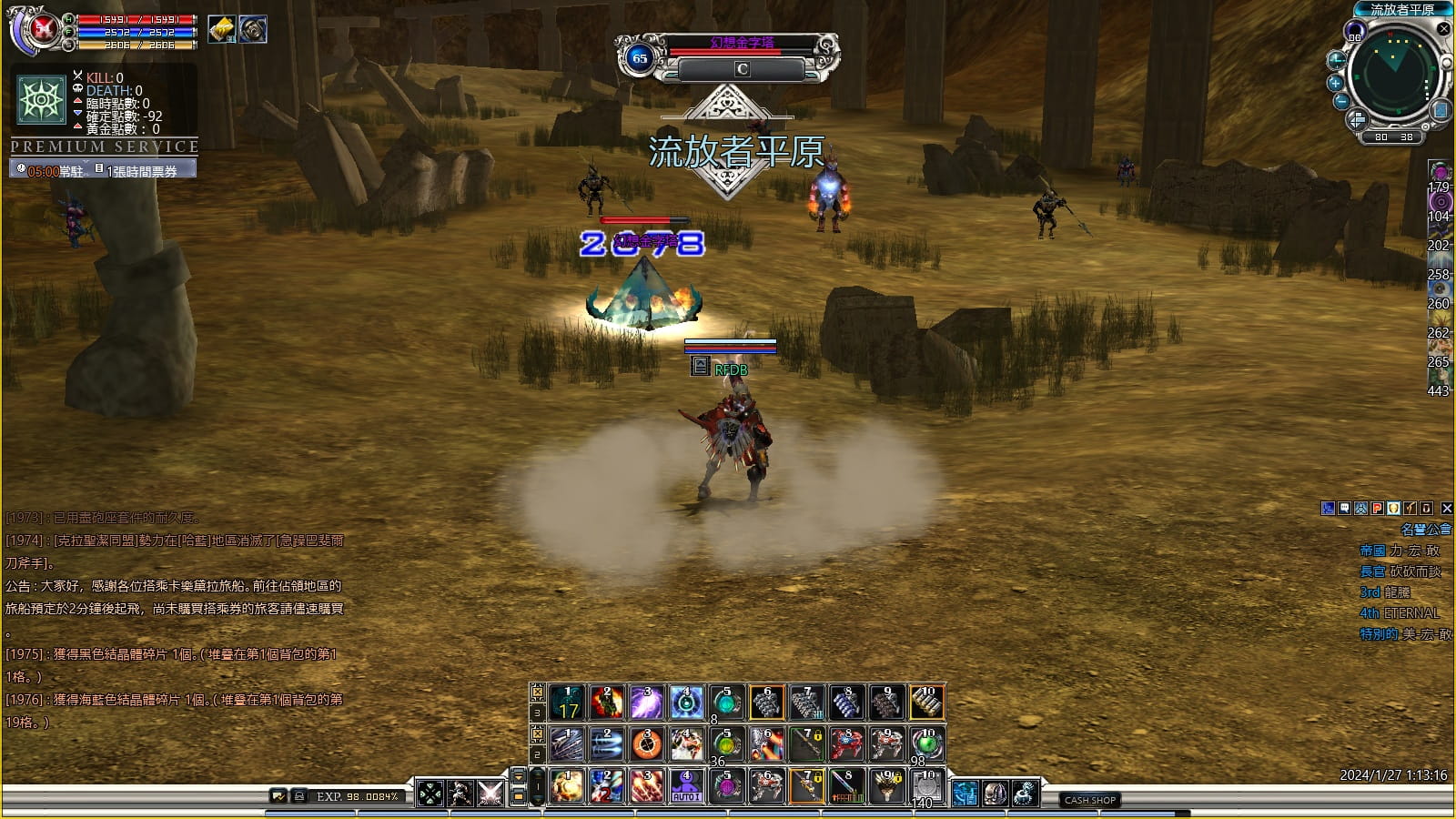Activate the AUTO I skill slot

(x=686, y=786)
